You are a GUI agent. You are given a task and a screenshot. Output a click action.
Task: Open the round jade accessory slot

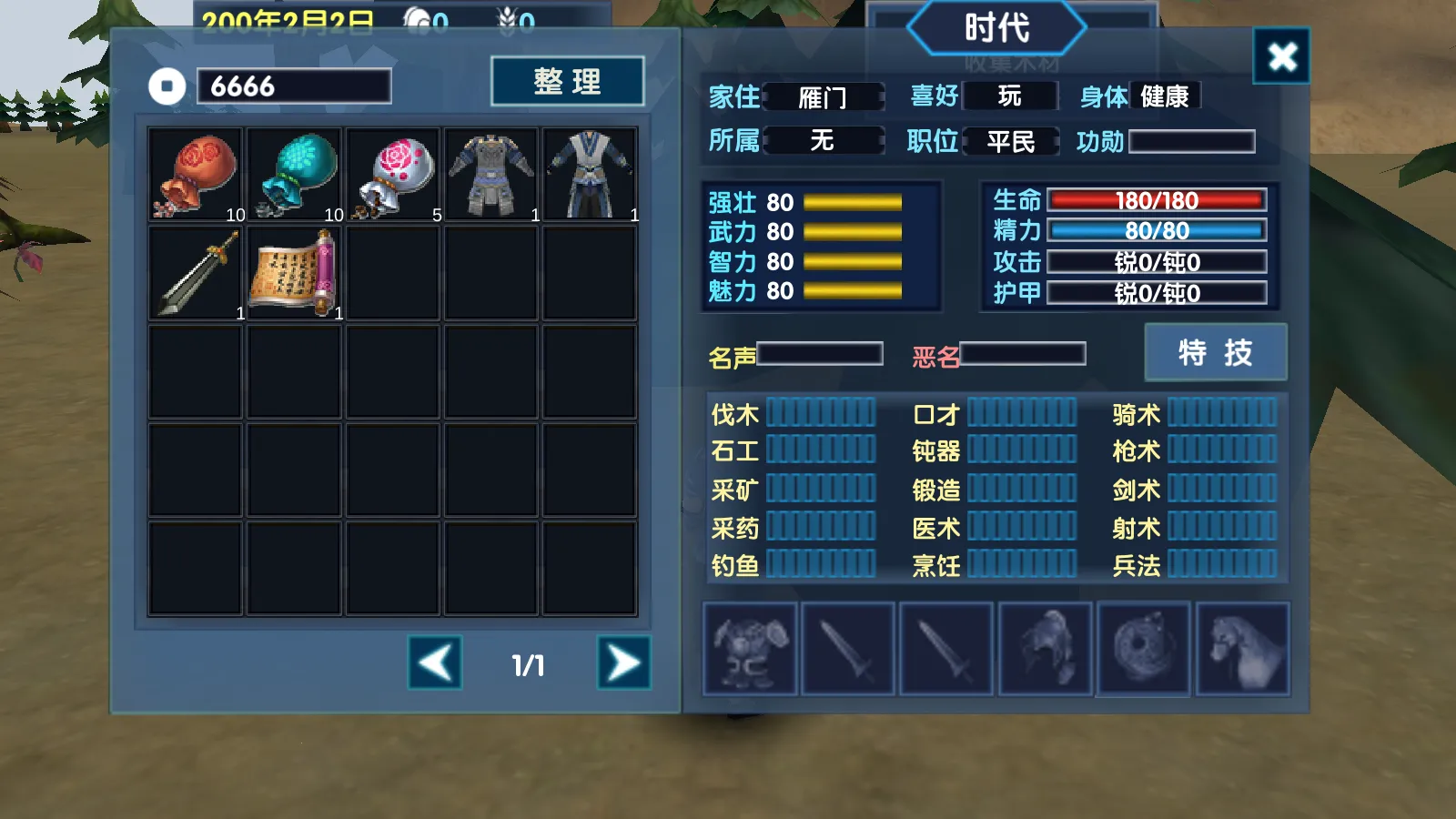pyautogui.click(x=1143, y=649)
